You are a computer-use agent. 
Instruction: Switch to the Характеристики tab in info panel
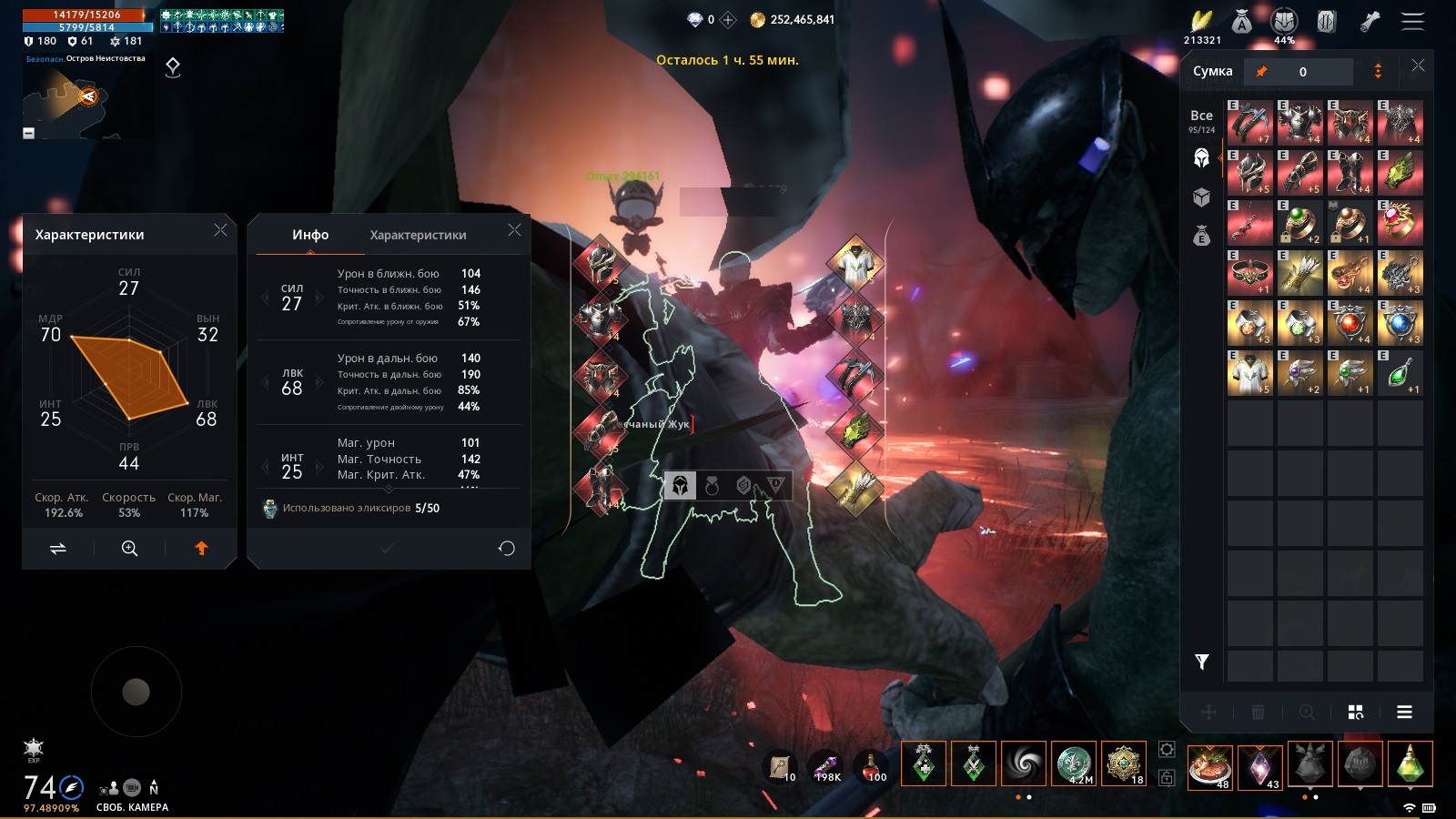click(418, 235)
